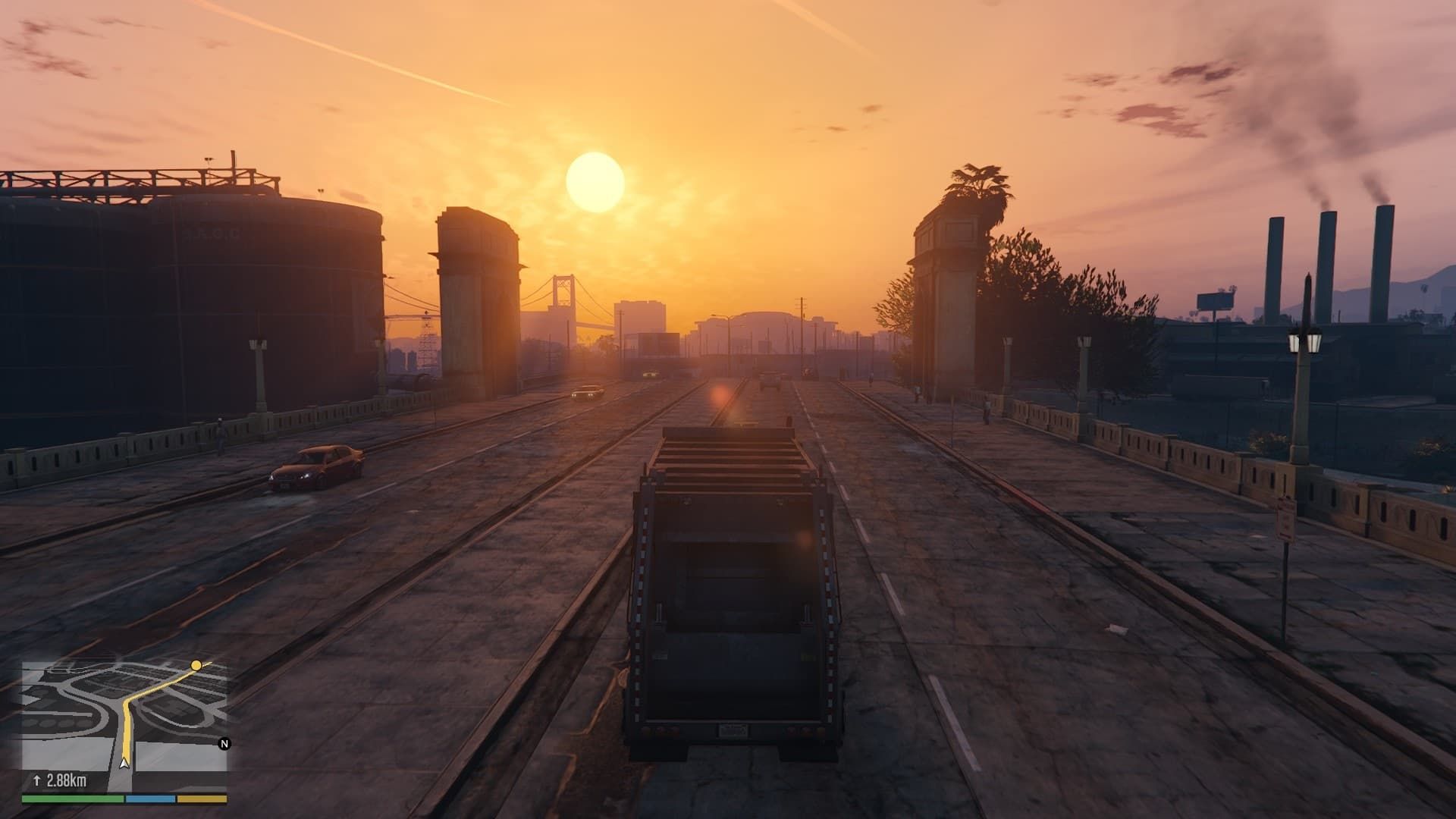This screenshot has width=1456, height=819.
Task: Select the yellow waypoint destination dot
Action: coord(196,665)
